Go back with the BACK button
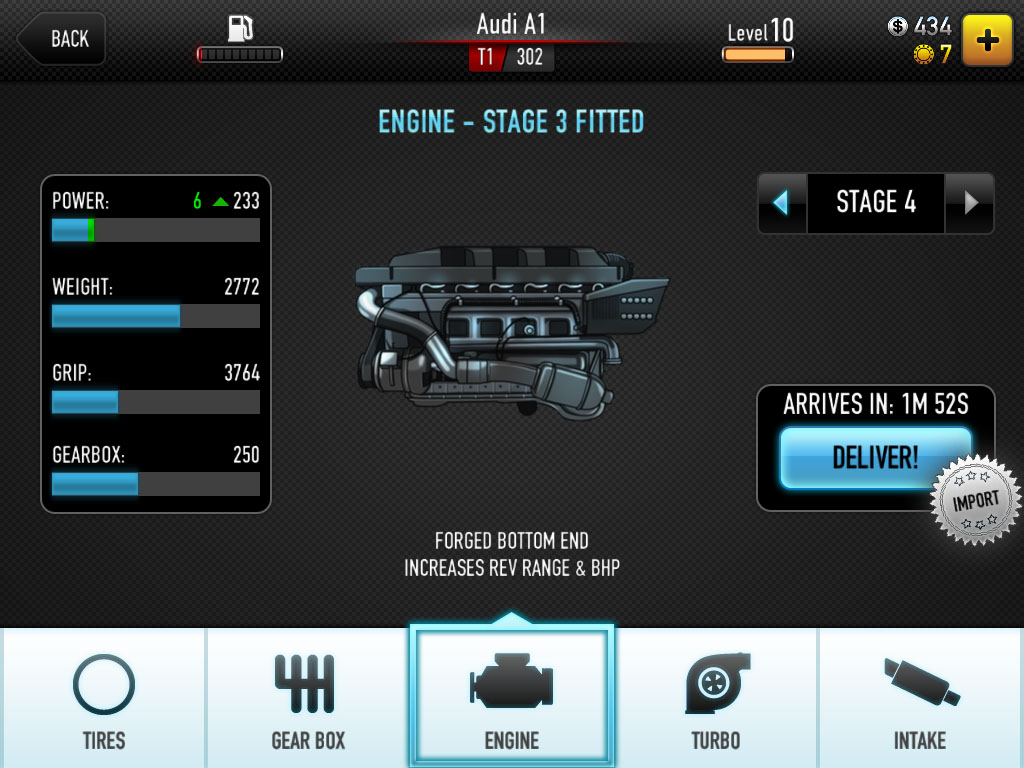The image size is (1024, 768). tap(62, 39)
